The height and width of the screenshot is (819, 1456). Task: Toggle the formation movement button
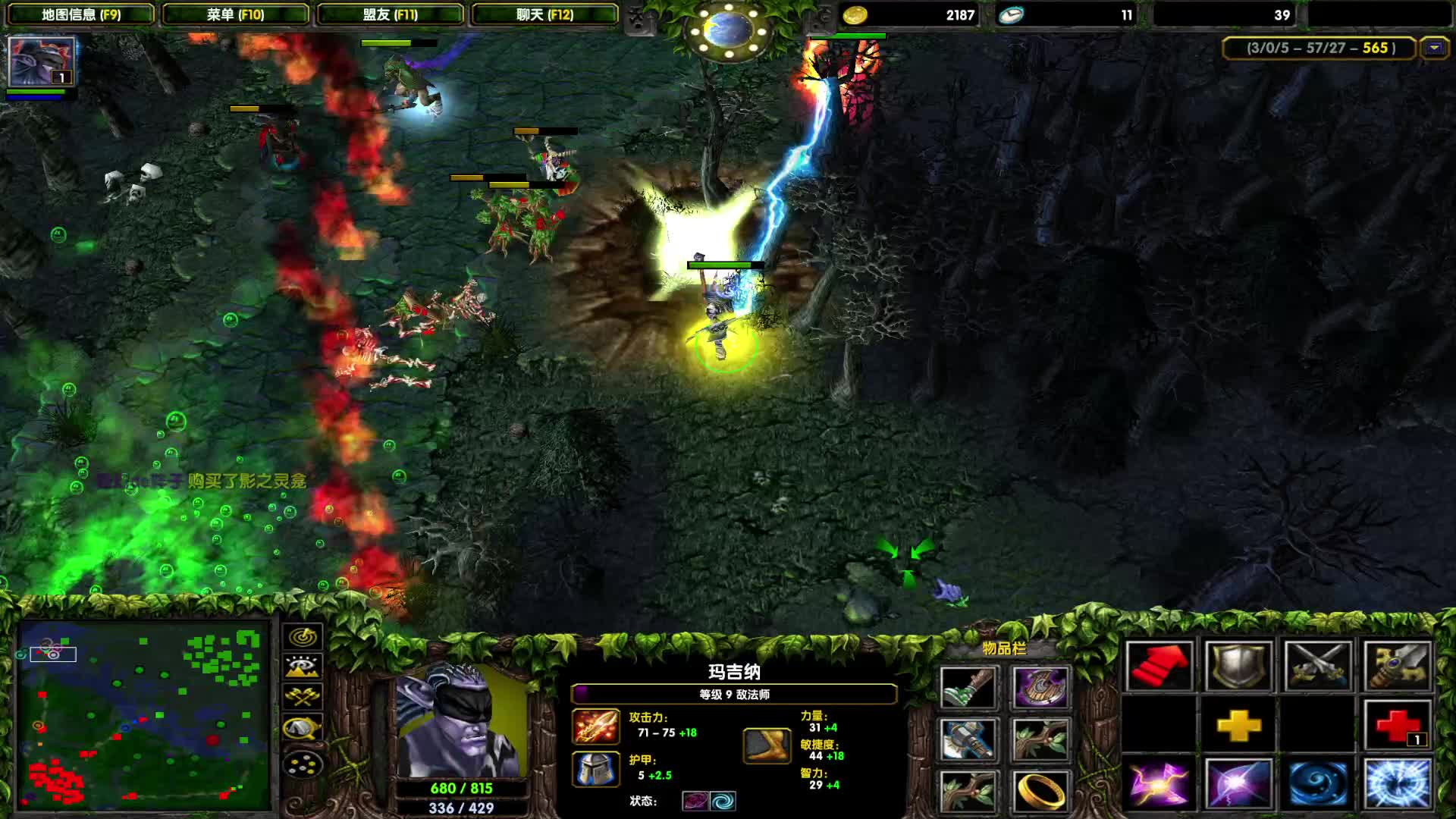click(303, 765)
